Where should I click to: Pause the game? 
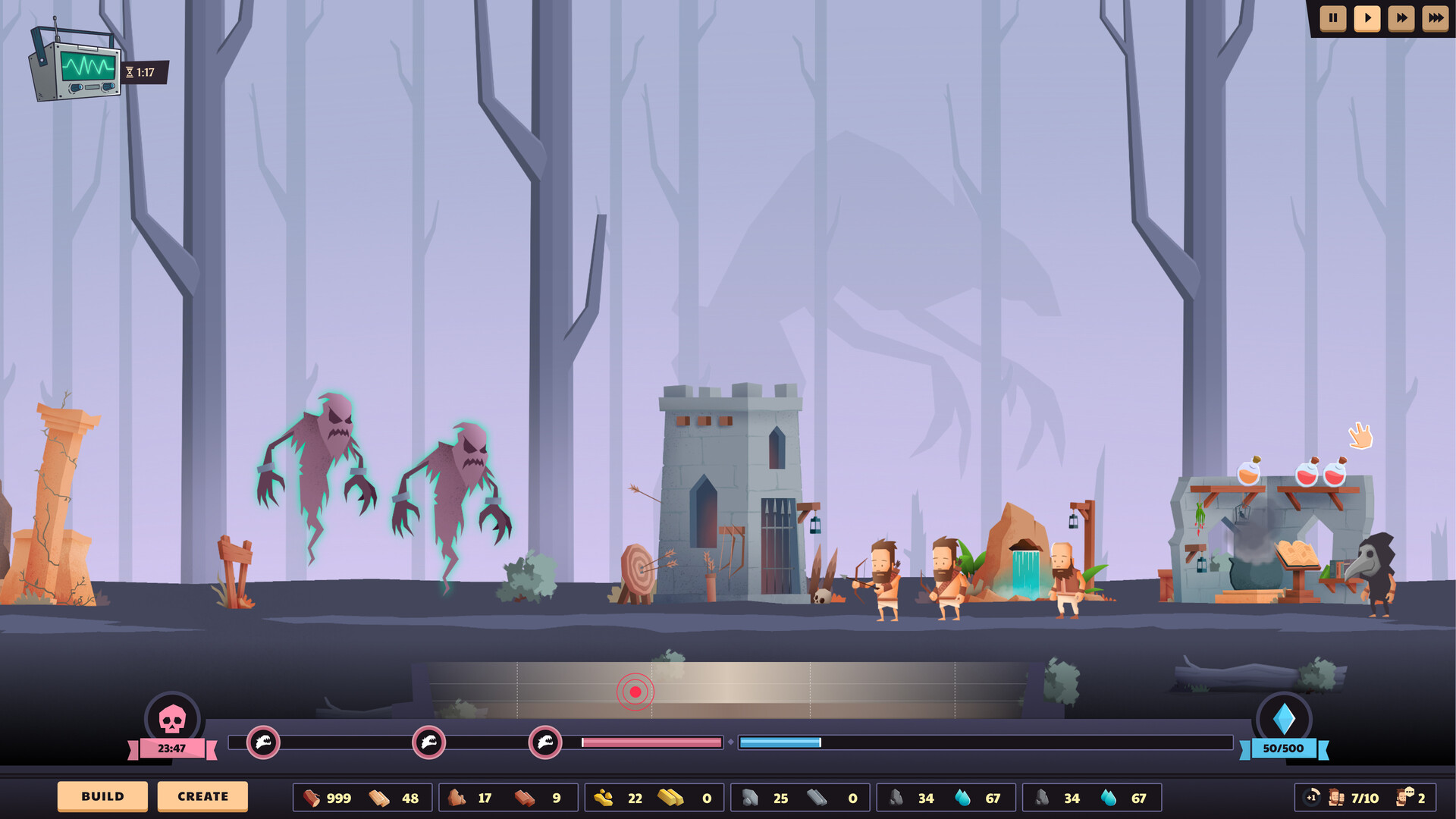[x=1332, y=18]
